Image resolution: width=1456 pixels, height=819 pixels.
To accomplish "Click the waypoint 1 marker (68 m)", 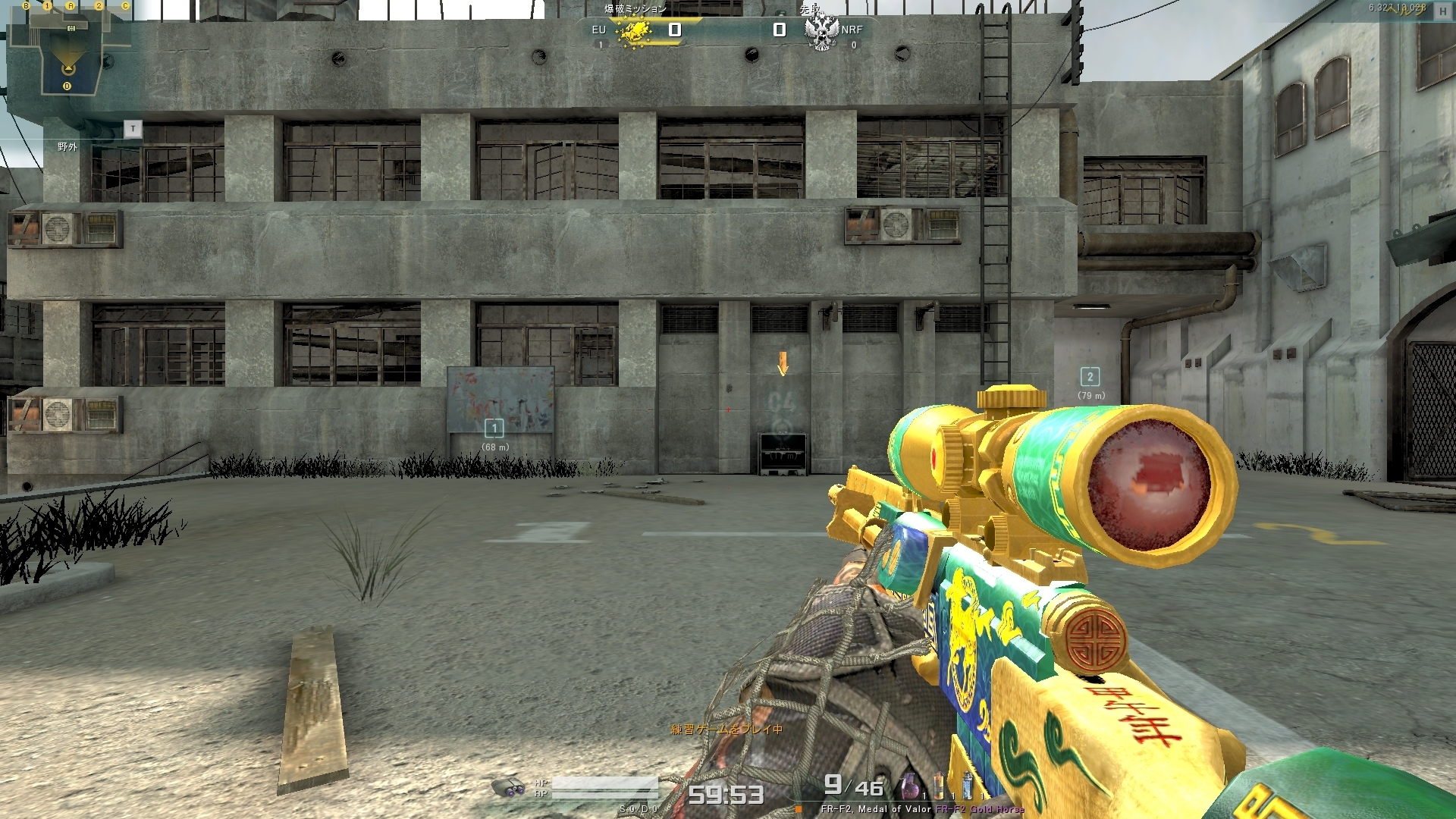I will coord(494,428).
